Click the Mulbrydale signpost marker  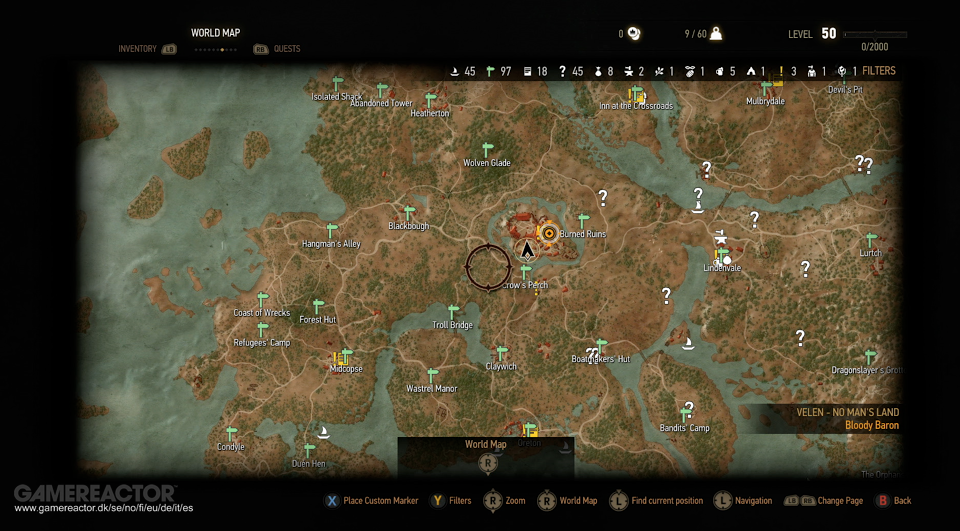pyautogui.click(x=767, y=88)
